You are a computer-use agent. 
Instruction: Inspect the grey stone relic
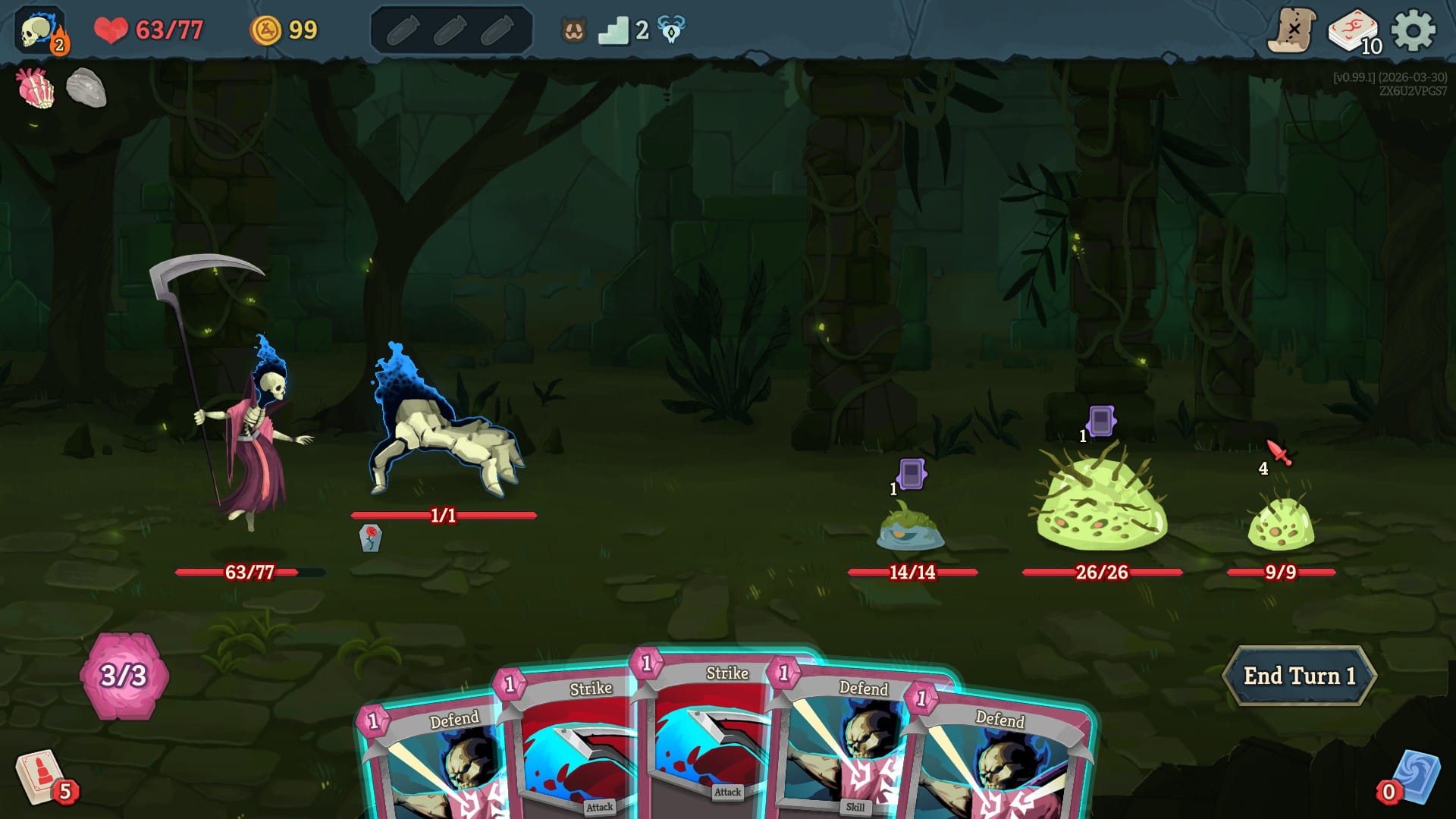87,86
